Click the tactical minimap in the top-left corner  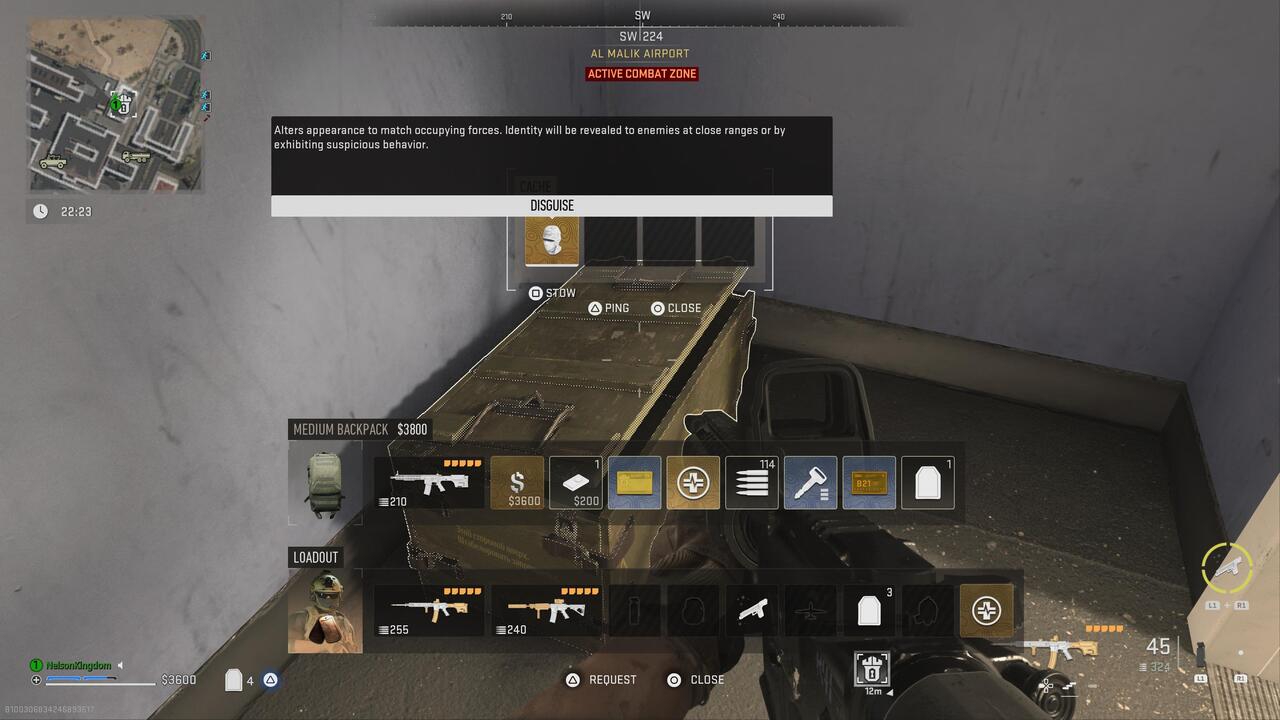pyautogui.click(x=115, y=105)
